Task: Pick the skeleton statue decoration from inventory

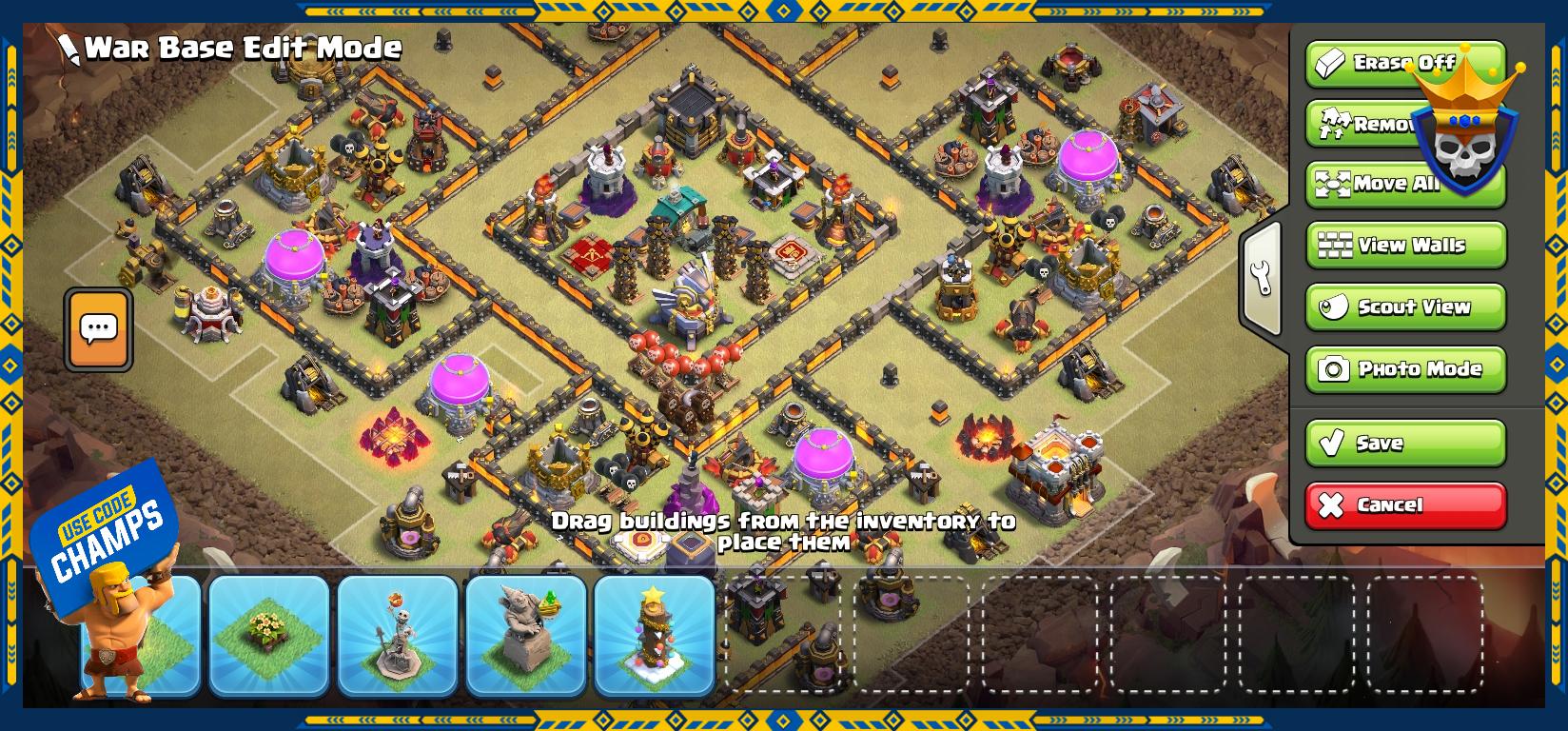Action: click(x=398, y=635)
